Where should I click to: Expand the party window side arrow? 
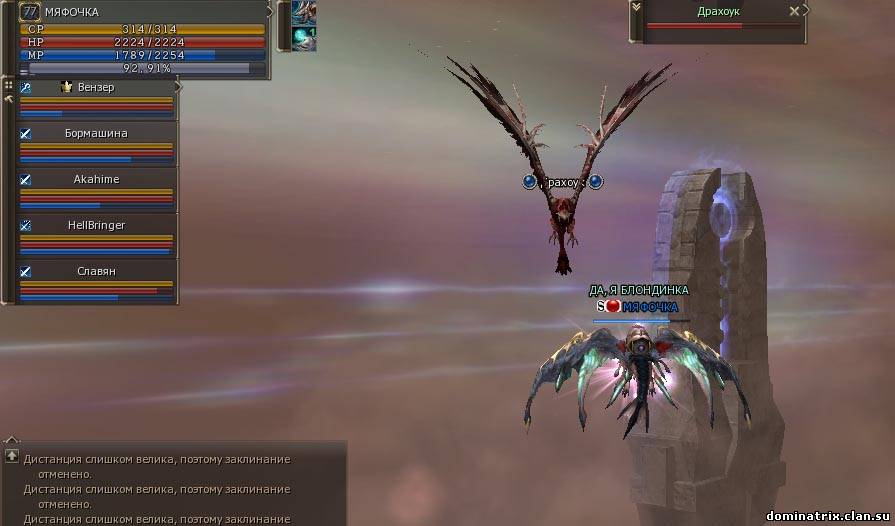[178, 87]
